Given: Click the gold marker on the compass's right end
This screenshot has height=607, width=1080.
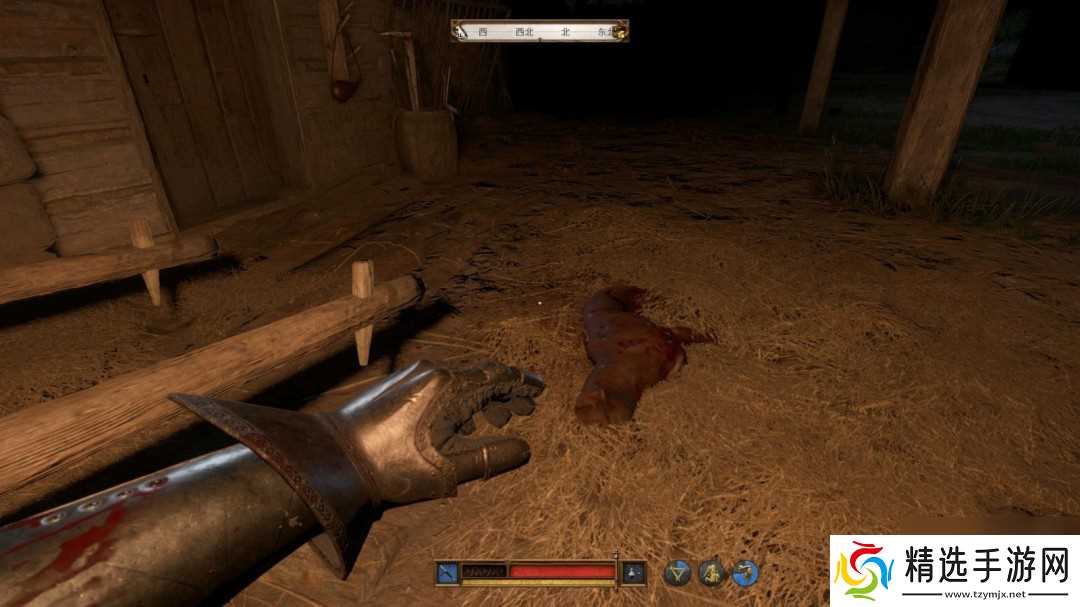Looking at the screenshot, I should coord(620,32).
